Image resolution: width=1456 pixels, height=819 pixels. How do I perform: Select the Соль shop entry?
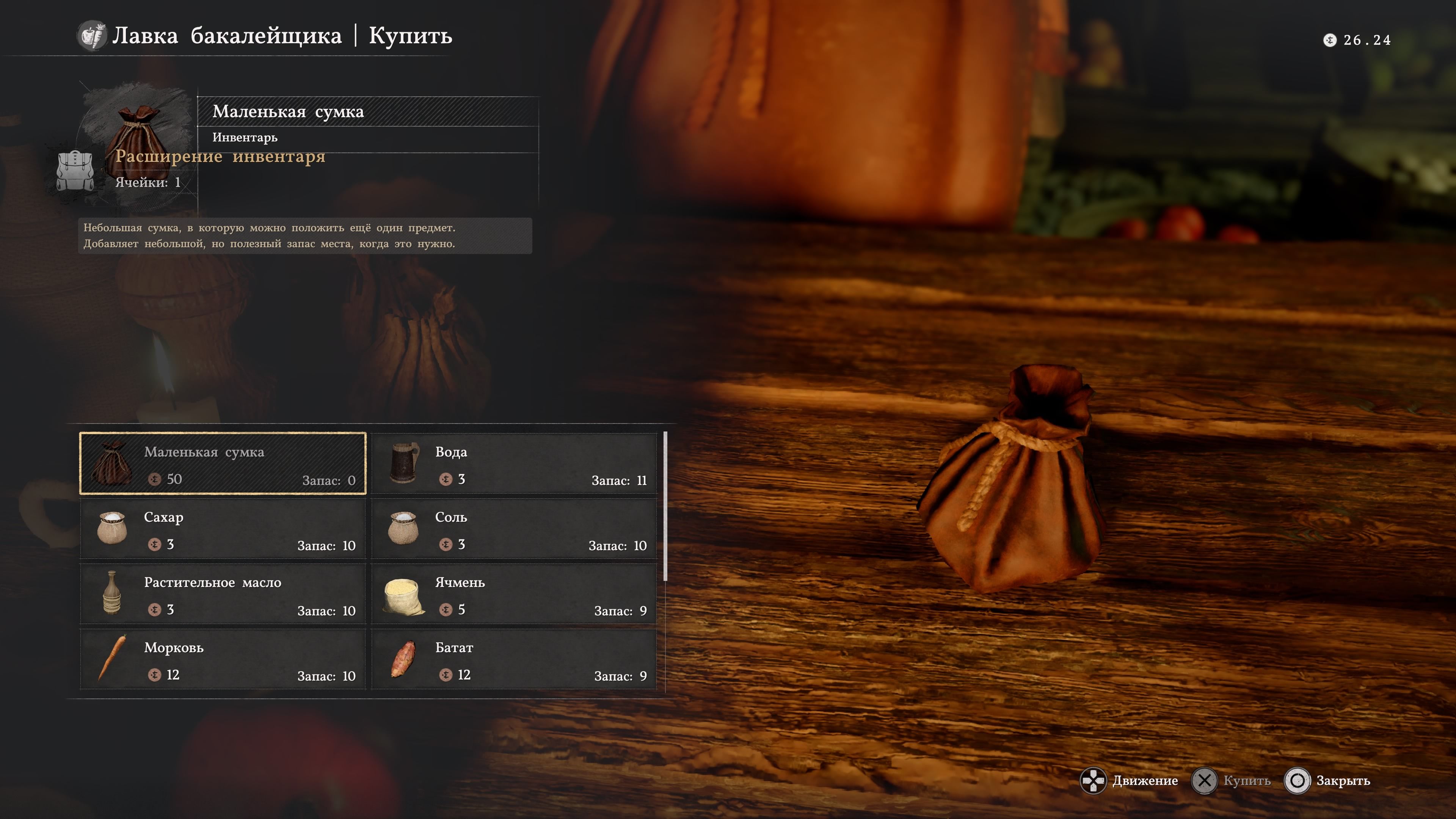515,529
